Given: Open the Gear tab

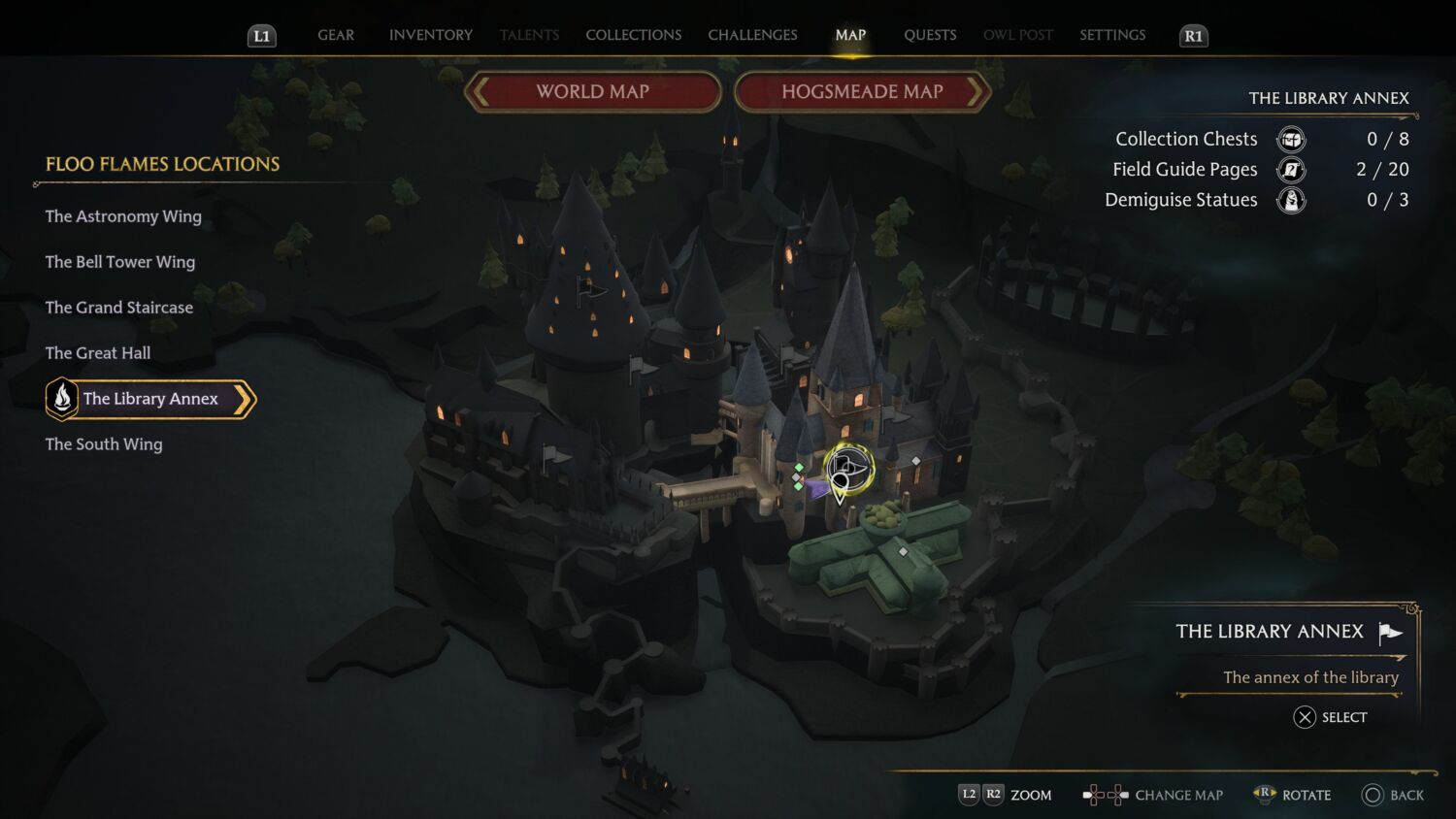Looking at the screenshot, I should 336,35.
